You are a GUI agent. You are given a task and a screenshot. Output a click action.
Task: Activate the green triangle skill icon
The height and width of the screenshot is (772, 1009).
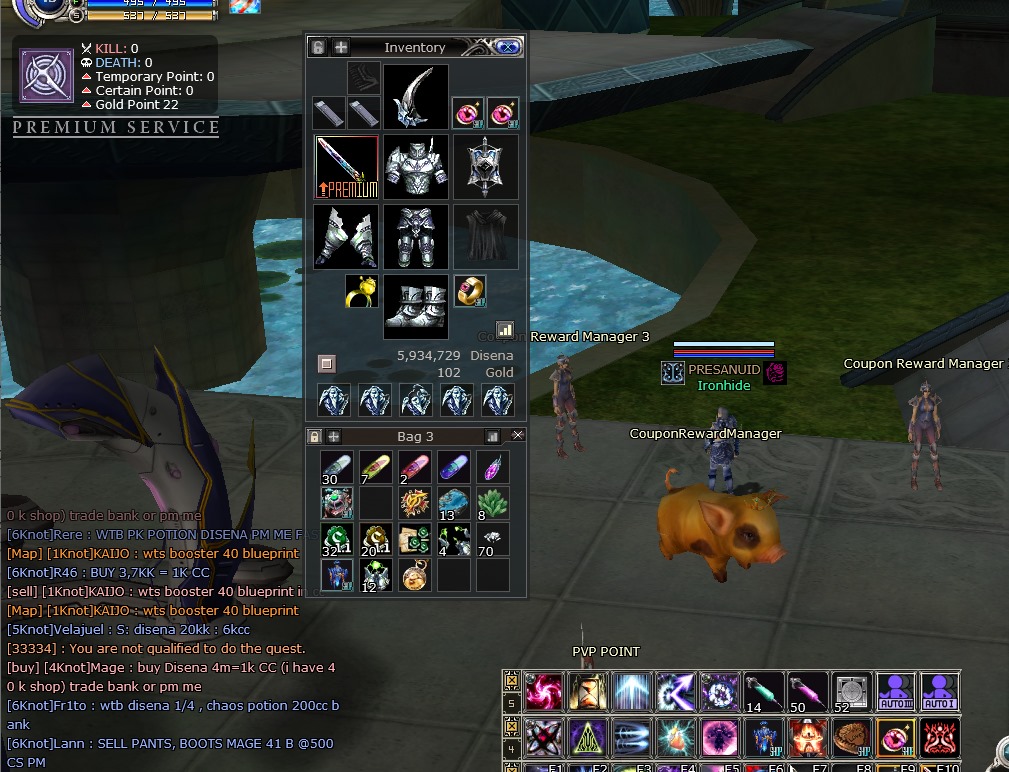point(588,738)
